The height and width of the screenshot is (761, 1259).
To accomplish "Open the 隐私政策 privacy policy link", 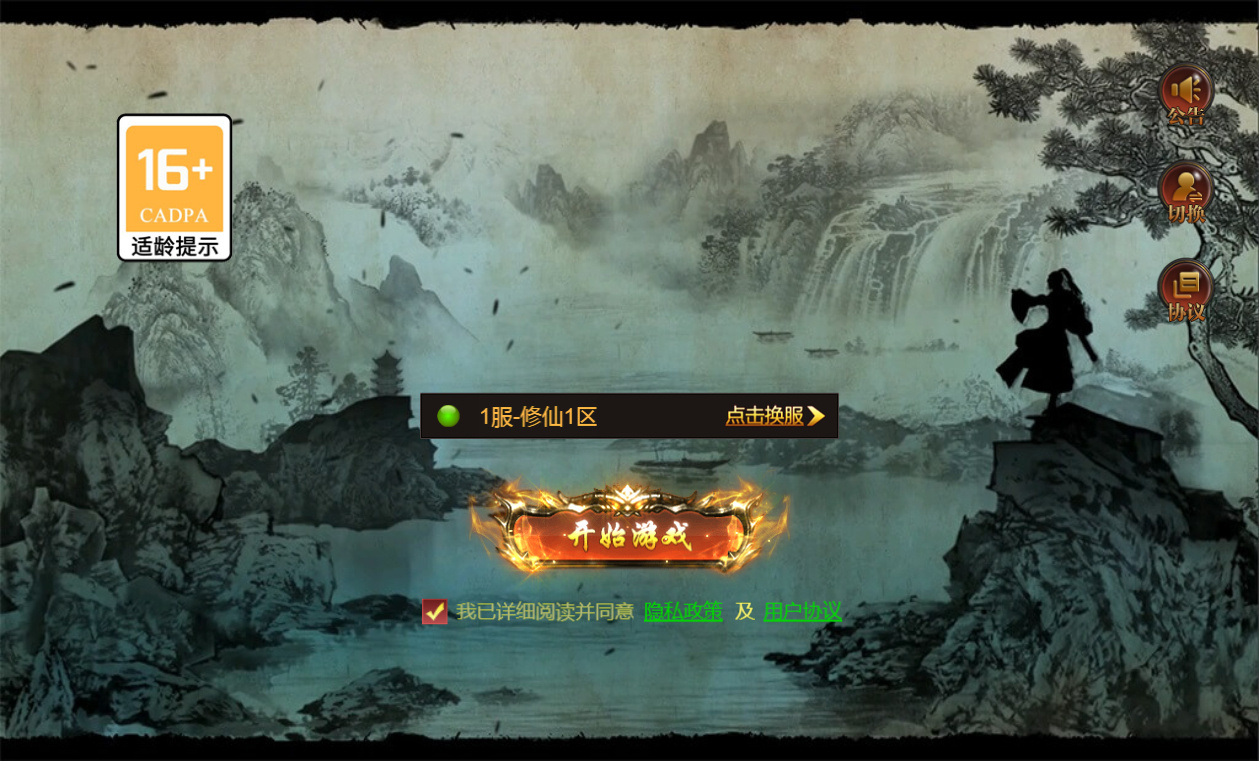I will point(683,611).
